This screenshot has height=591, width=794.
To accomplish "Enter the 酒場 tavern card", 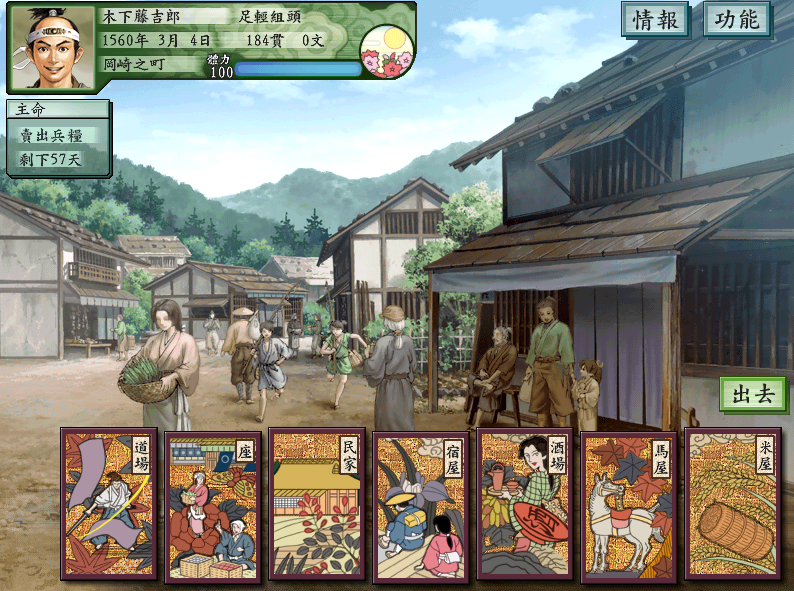I will 525,504.
